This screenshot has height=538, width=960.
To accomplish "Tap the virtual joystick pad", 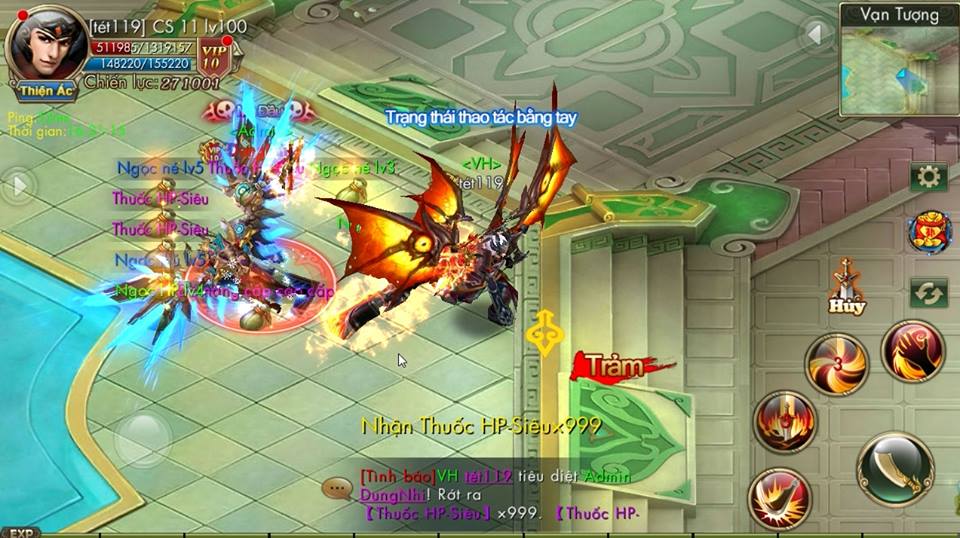I will pyautogui.click(x=143, y=438).
